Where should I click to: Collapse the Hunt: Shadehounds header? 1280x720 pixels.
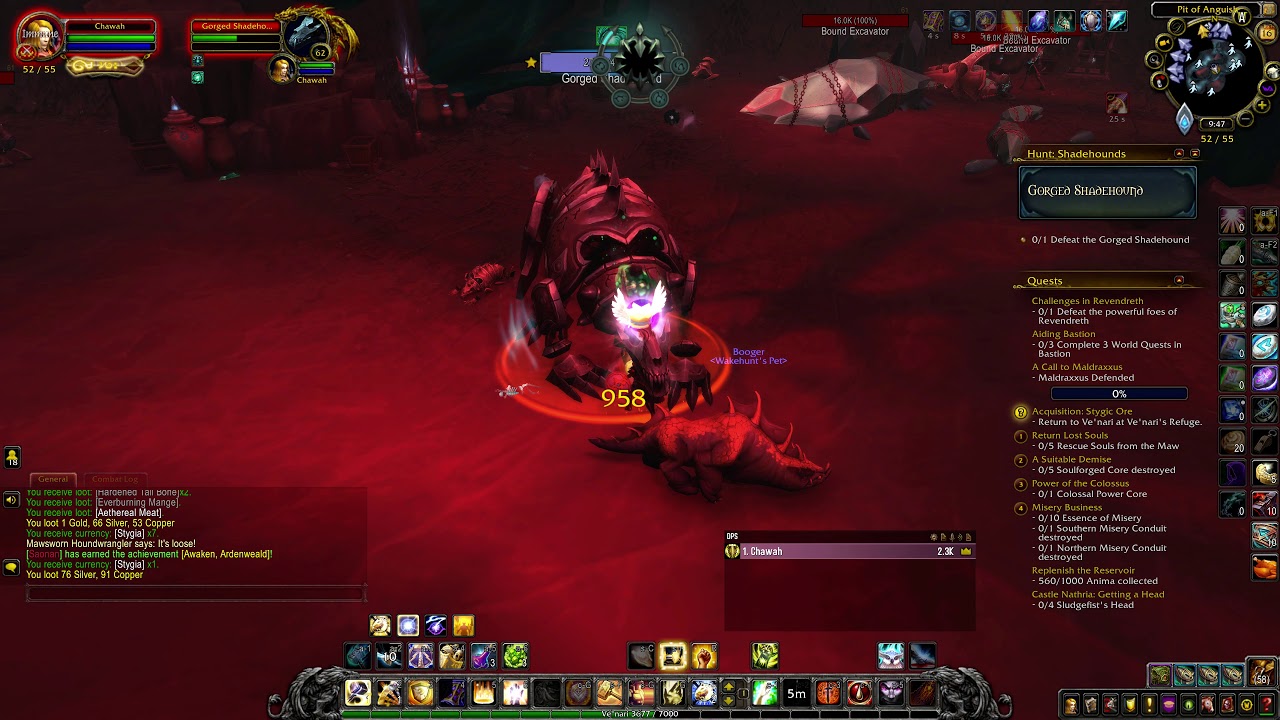pyautogui.click(x=1179, y=154)
